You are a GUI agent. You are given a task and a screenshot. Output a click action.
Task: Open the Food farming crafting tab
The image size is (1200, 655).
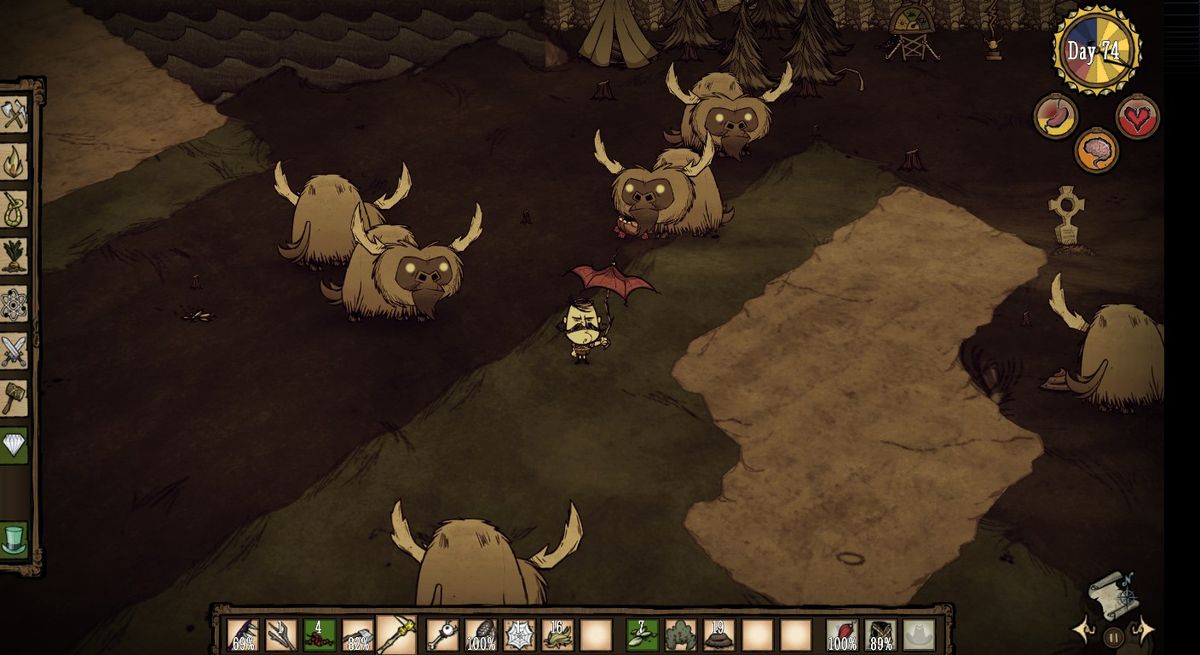[x=14, y=257]
